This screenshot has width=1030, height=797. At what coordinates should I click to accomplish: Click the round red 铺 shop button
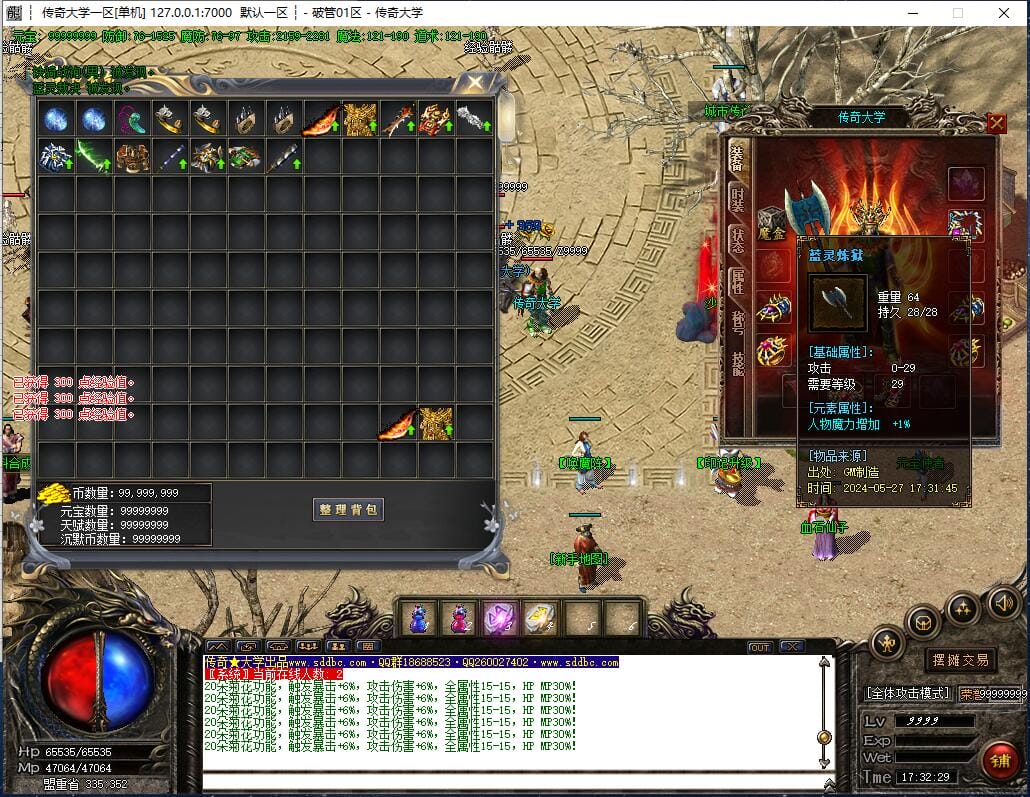coord(998,761)
